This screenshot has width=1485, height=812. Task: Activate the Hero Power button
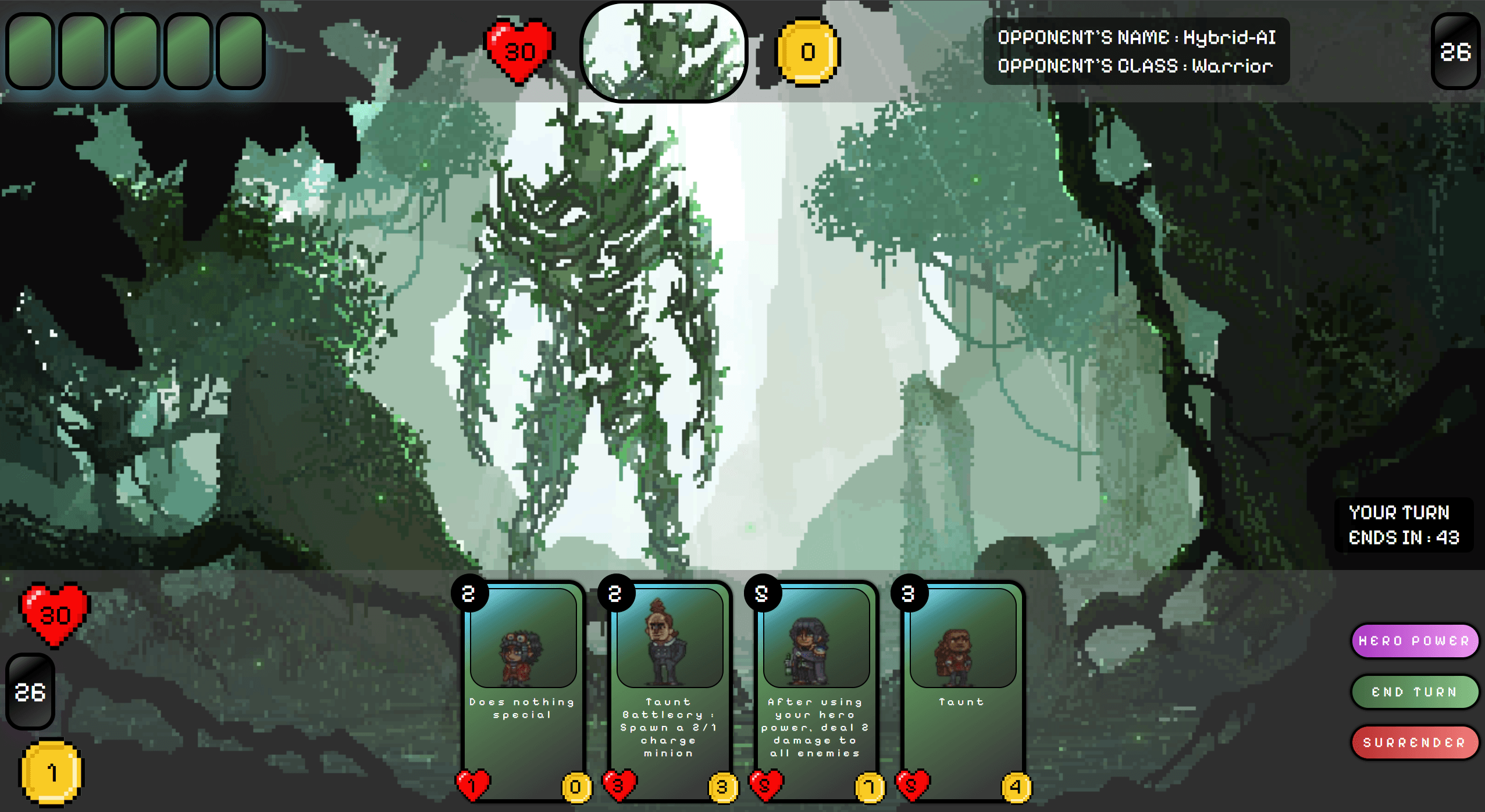pyautogui.click(x=1413, y=640)
